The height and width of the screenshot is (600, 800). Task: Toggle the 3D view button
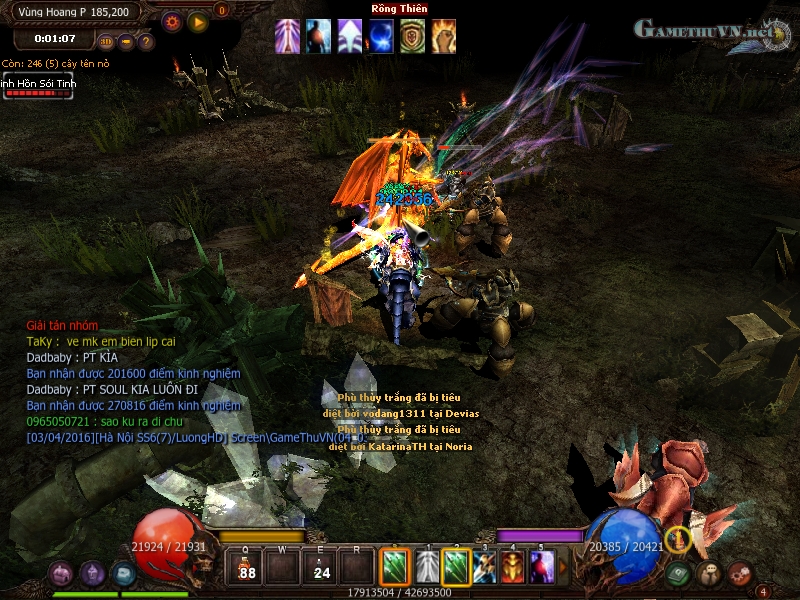click(x=106, y=41)
